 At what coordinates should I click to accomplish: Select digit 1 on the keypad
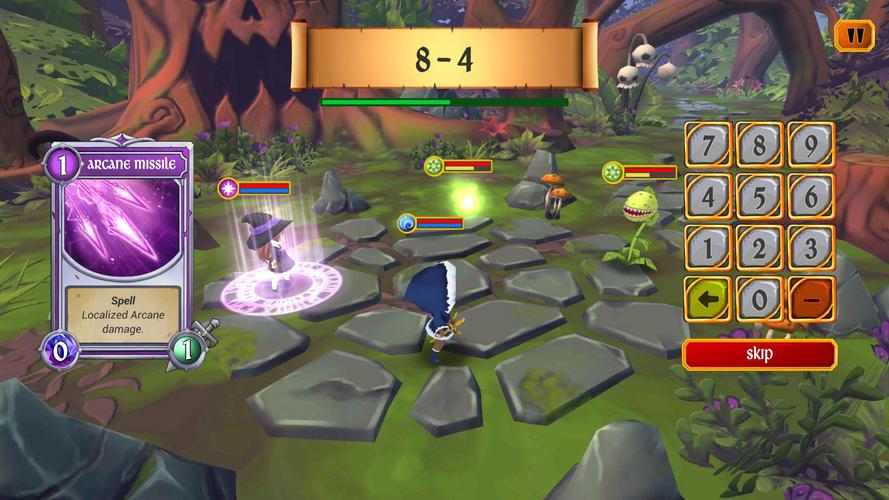tap(708, 247)
